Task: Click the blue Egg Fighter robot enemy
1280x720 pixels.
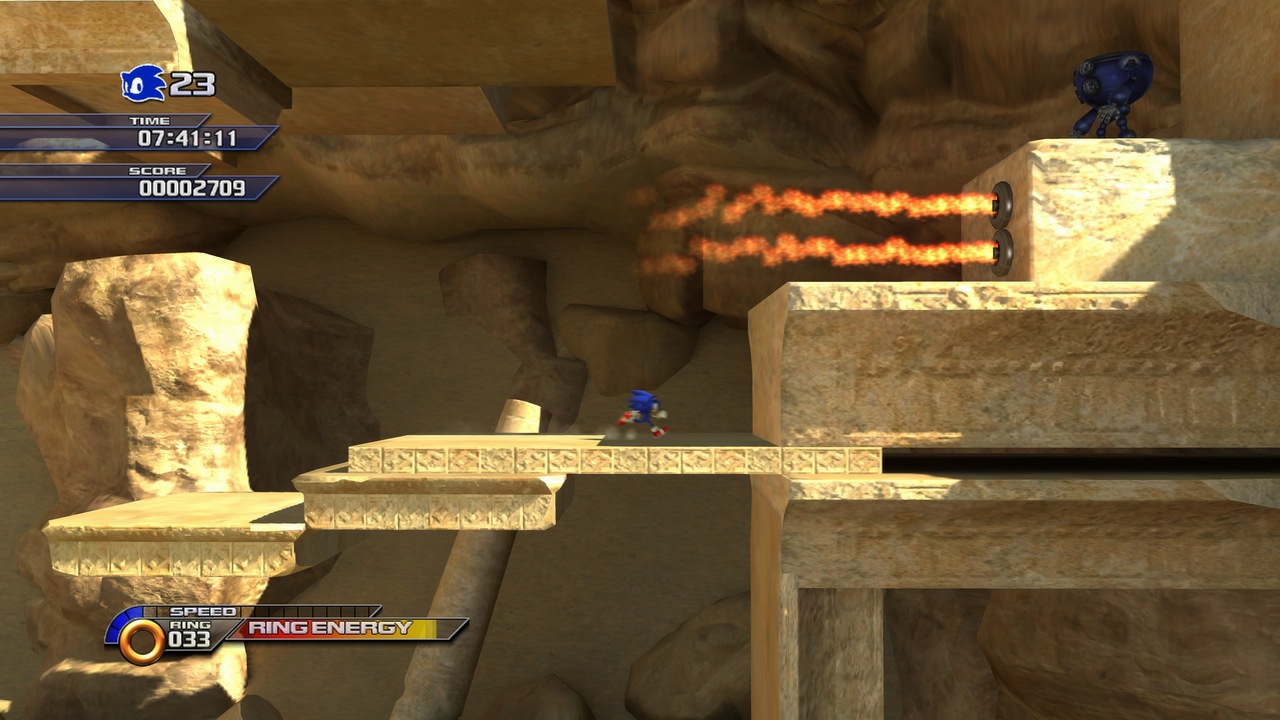Action: pos(1112,90)
